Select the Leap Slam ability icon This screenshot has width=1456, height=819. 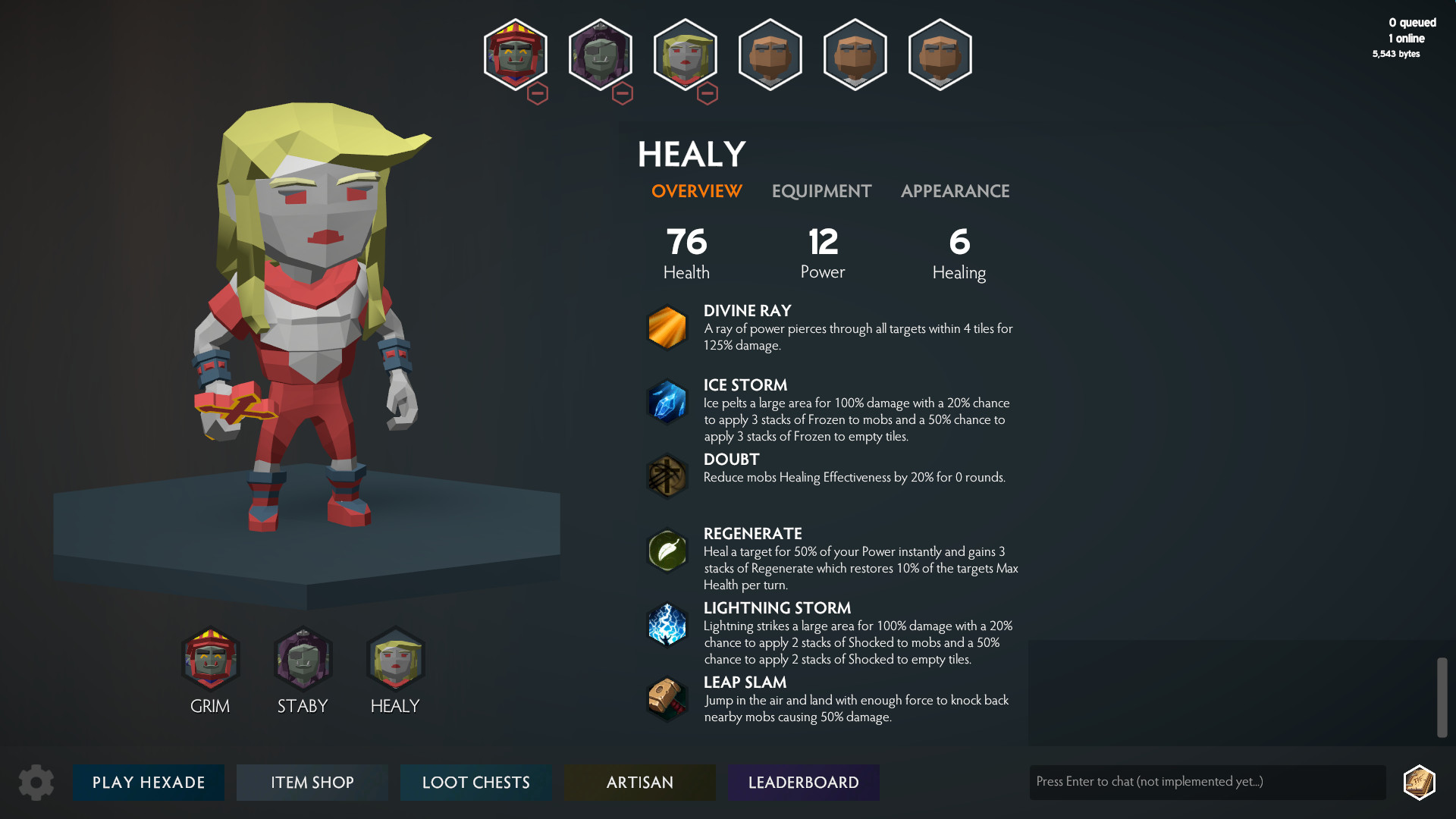pyautogui.click(x=667, y=698)
